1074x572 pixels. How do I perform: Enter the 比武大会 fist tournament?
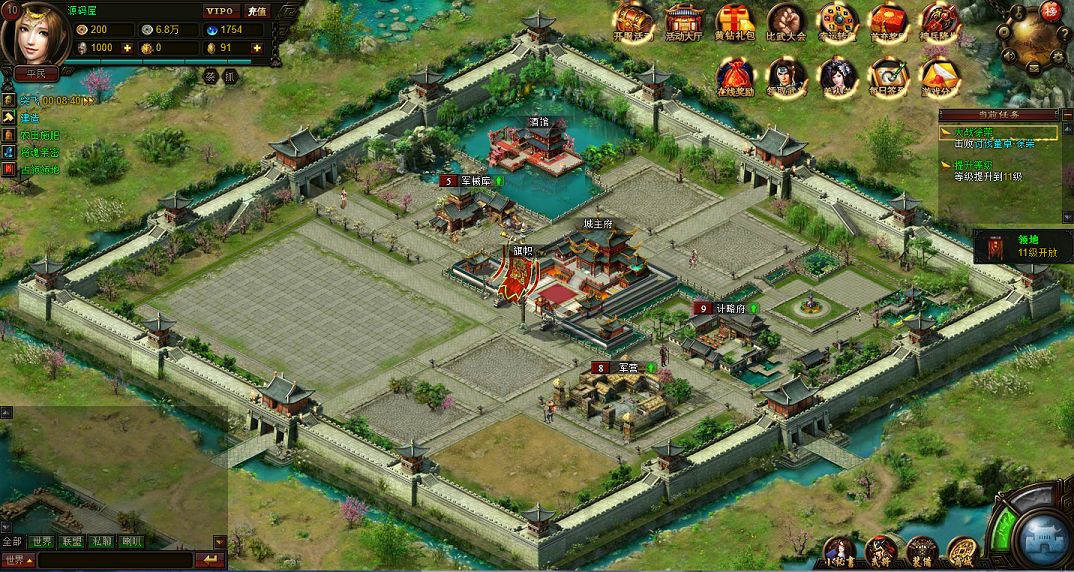pyautogui.click(x=787, y=21)
